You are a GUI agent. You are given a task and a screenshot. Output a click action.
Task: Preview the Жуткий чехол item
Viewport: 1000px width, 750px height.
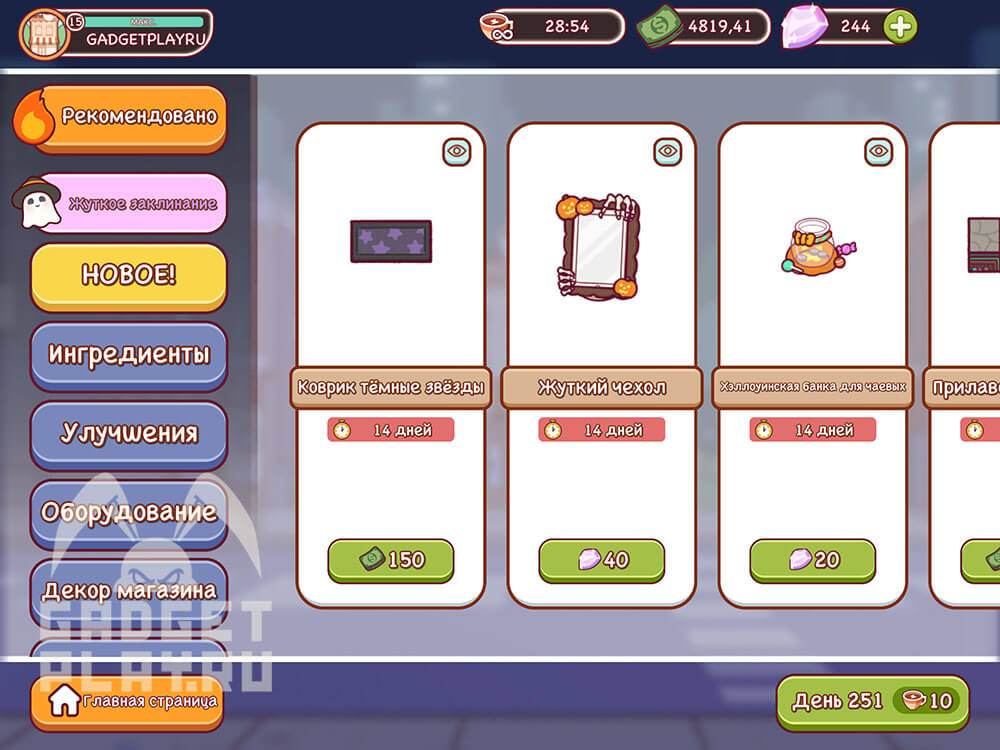click(668, 152)
